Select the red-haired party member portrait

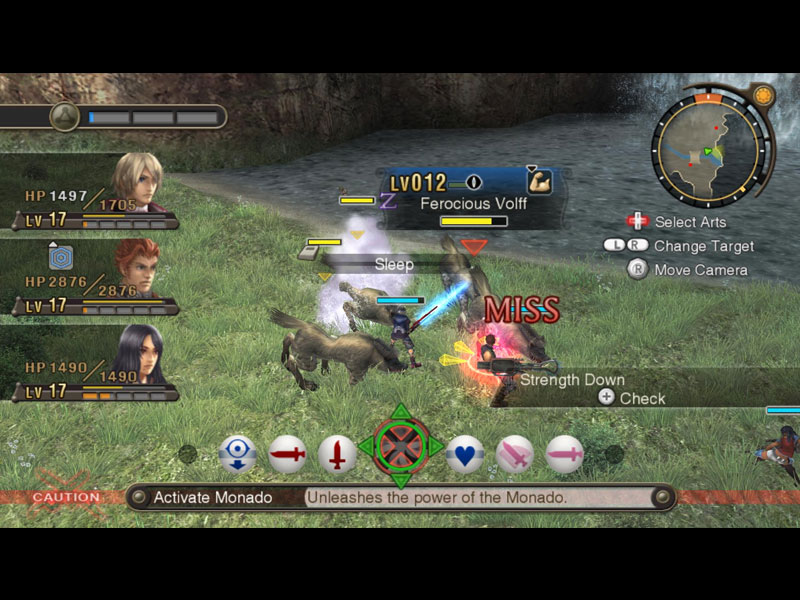136,267
